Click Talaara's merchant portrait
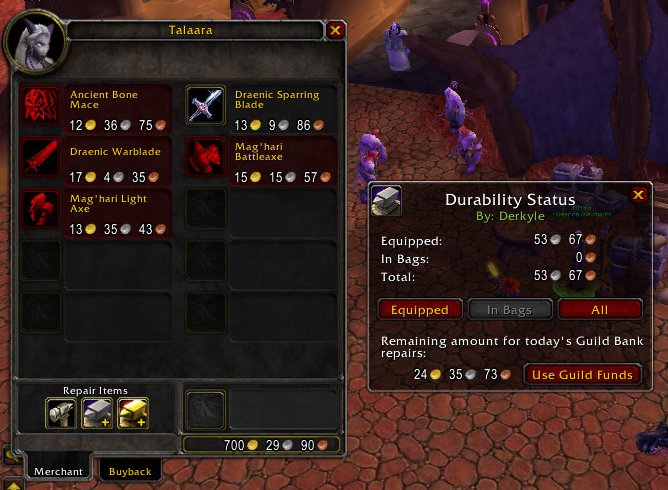This screenshot has height=490, width=668. 36,41
